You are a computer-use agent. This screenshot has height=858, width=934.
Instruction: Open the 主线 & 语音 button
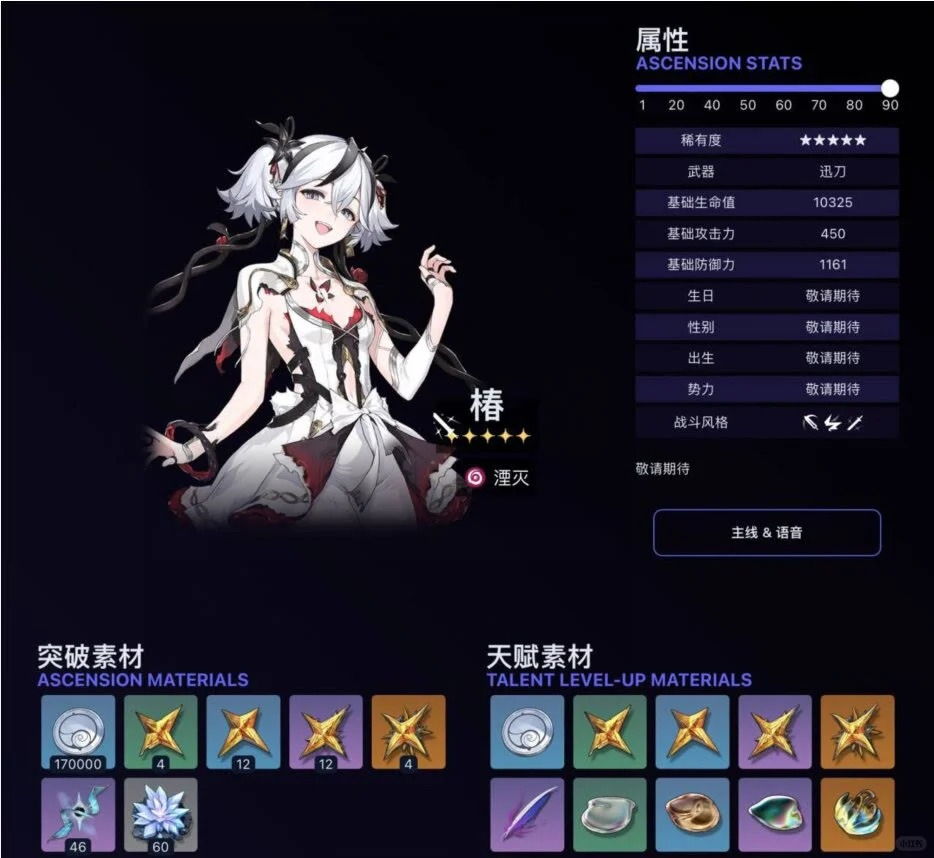(x=767, y=533)
